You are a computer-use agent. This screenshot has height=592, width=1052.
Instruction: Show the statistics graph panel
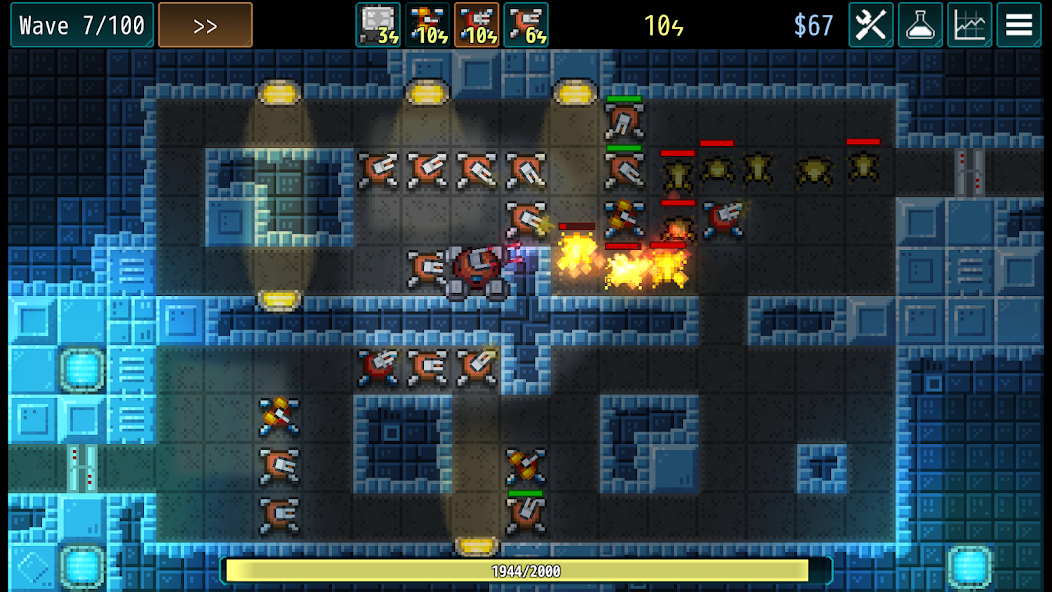(969, 25)
